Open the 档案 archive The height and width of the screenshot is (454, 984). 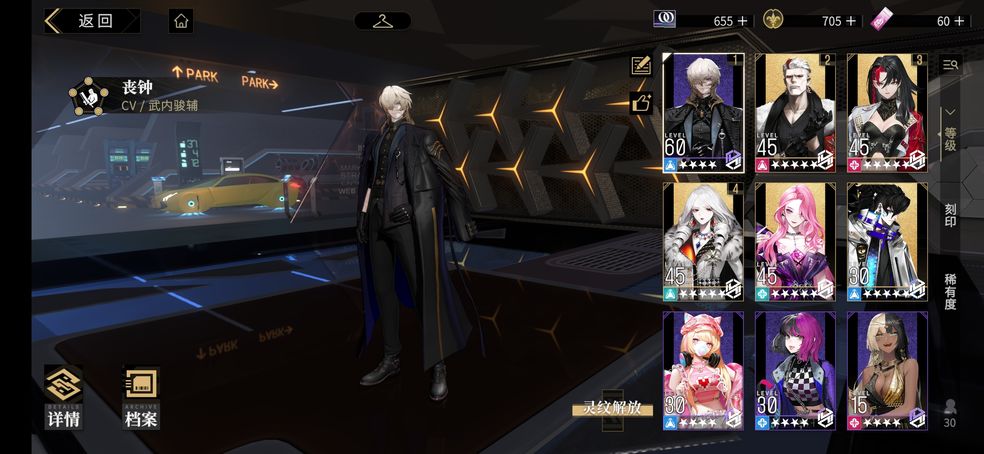pos(141,398)
